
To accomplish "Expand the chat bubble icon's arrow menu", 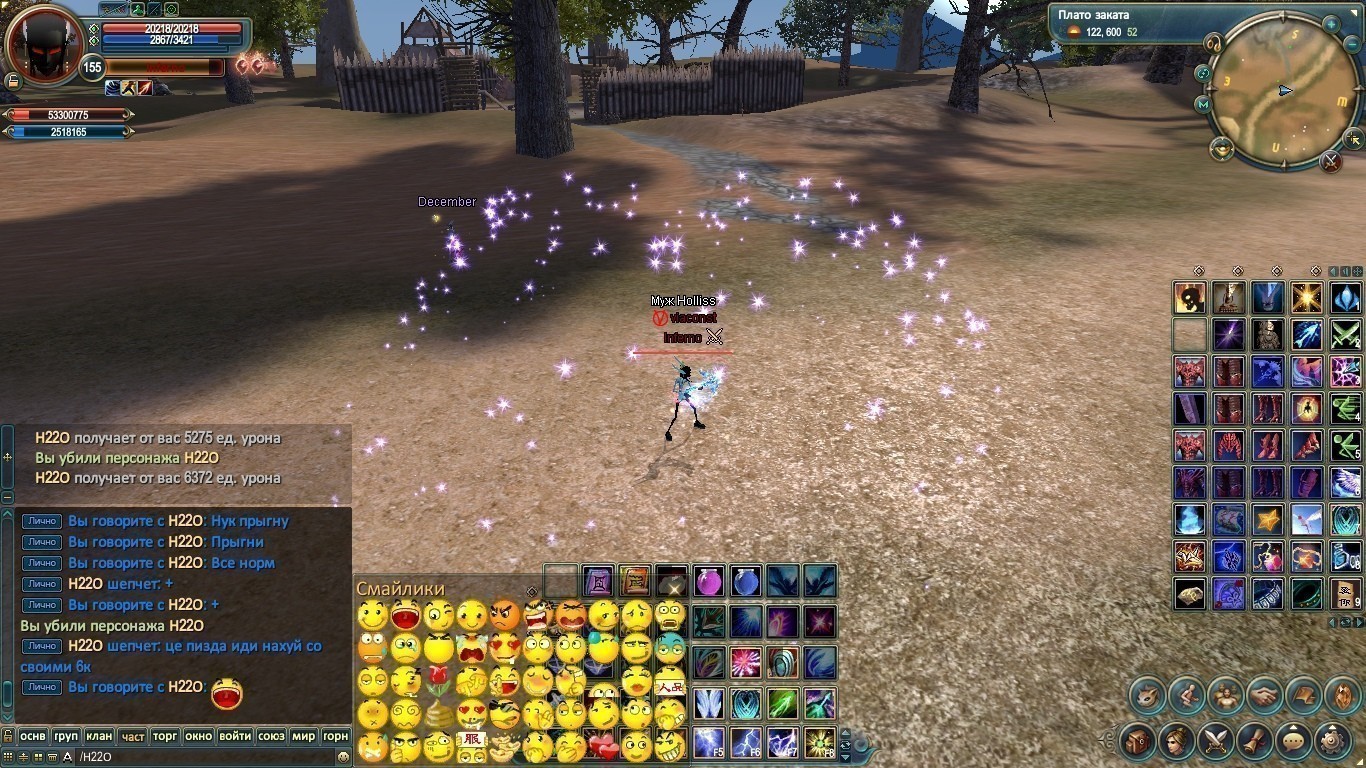I will coord(1293,727).
